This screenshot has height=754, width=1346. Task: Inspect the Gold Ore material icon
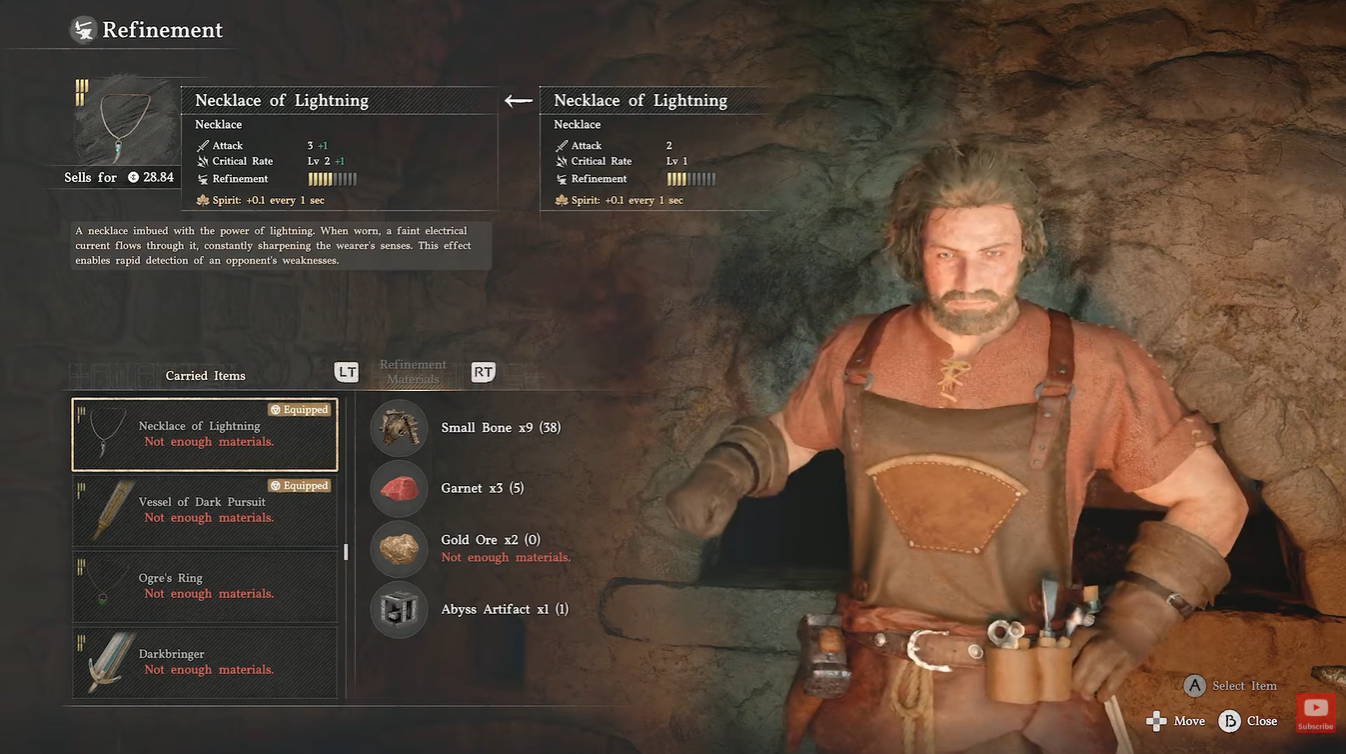[399, 548]
